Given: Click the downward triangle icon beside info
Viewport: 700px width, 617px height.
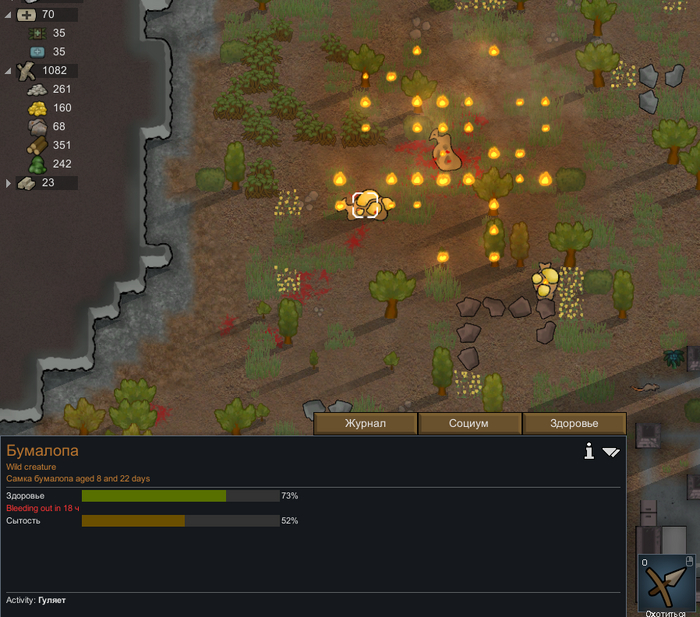Looking at the screenshot, I should [x=611, y=453].
